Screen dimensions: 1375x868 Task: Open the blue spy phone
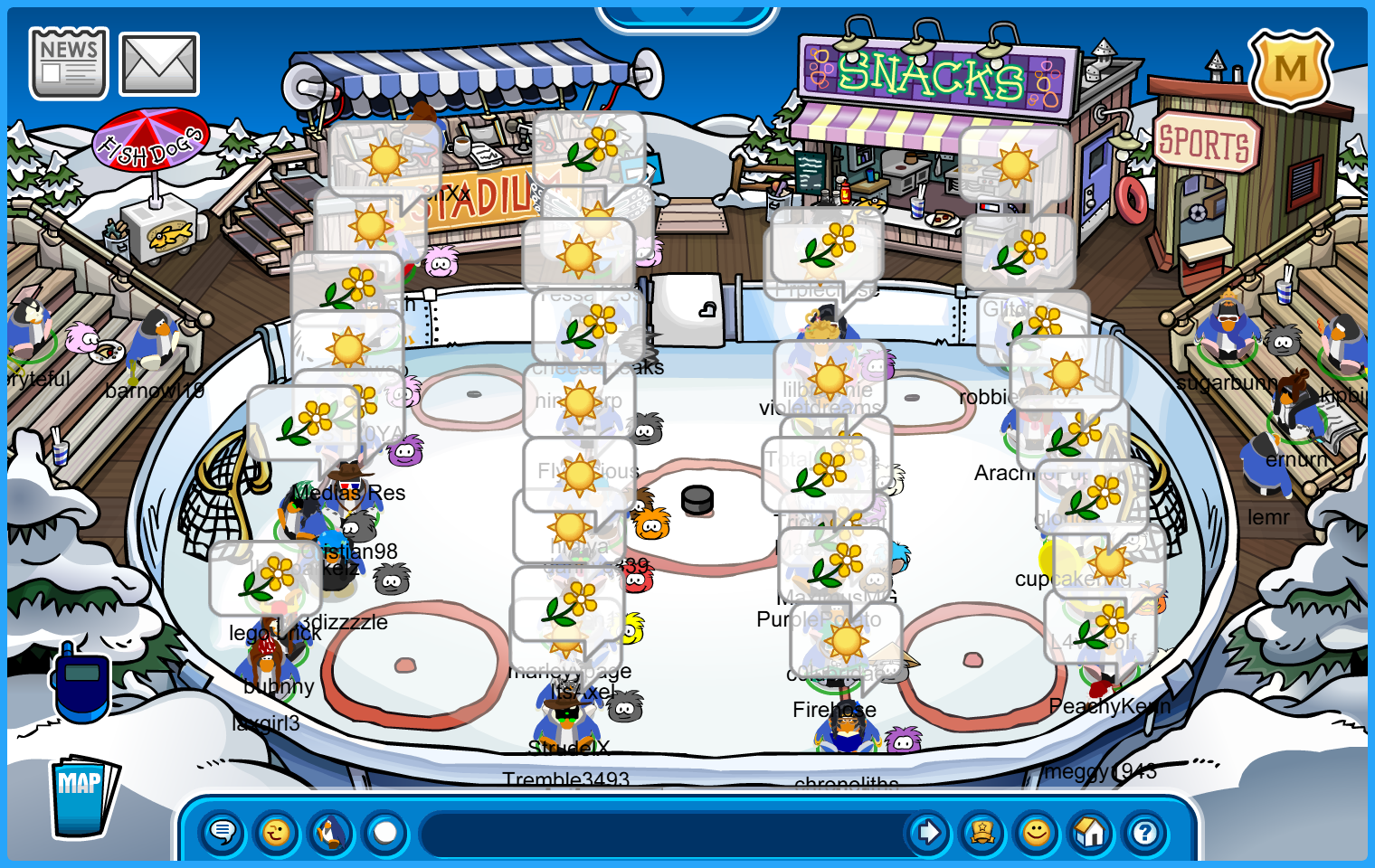coord(81,683)
